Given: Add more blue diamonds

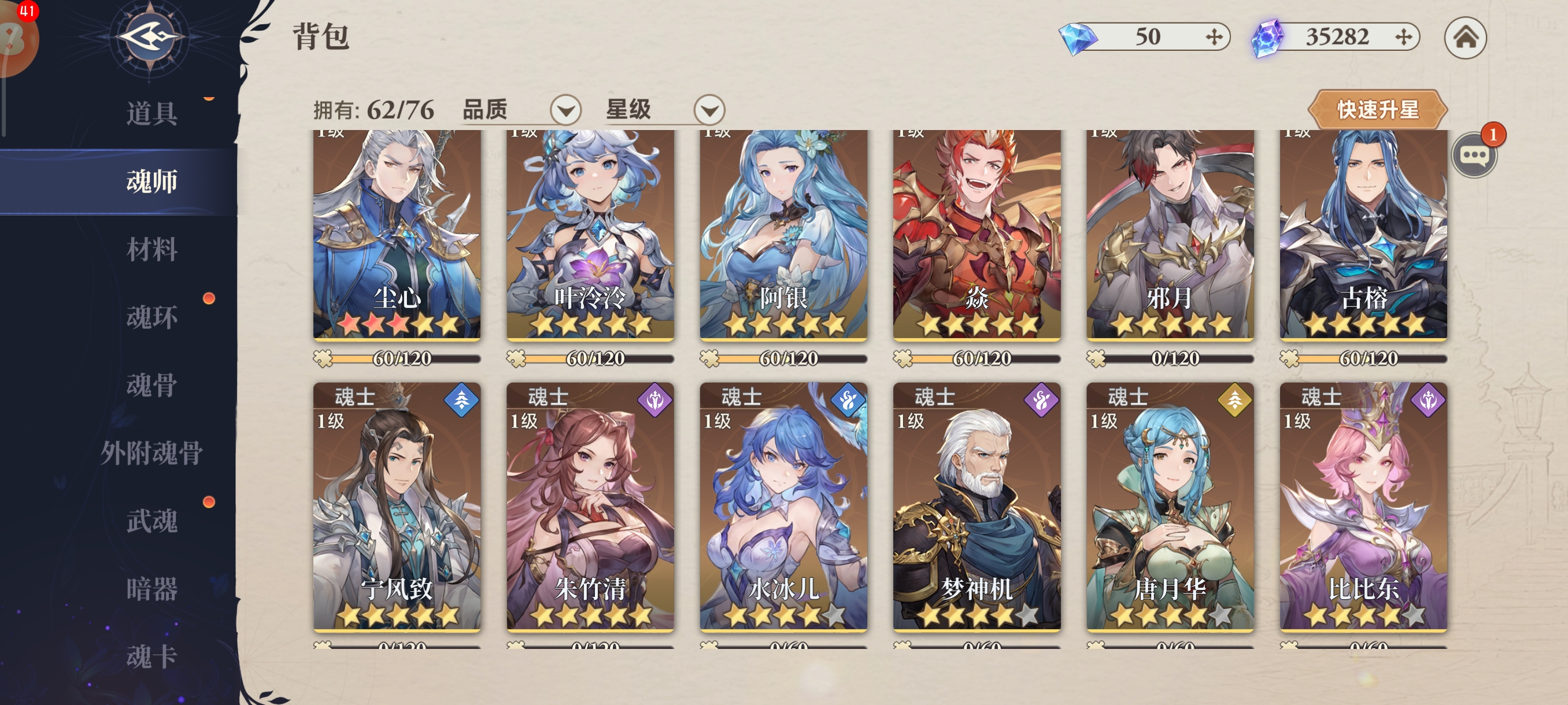Looking at the screenshot, I should 1214,38.
